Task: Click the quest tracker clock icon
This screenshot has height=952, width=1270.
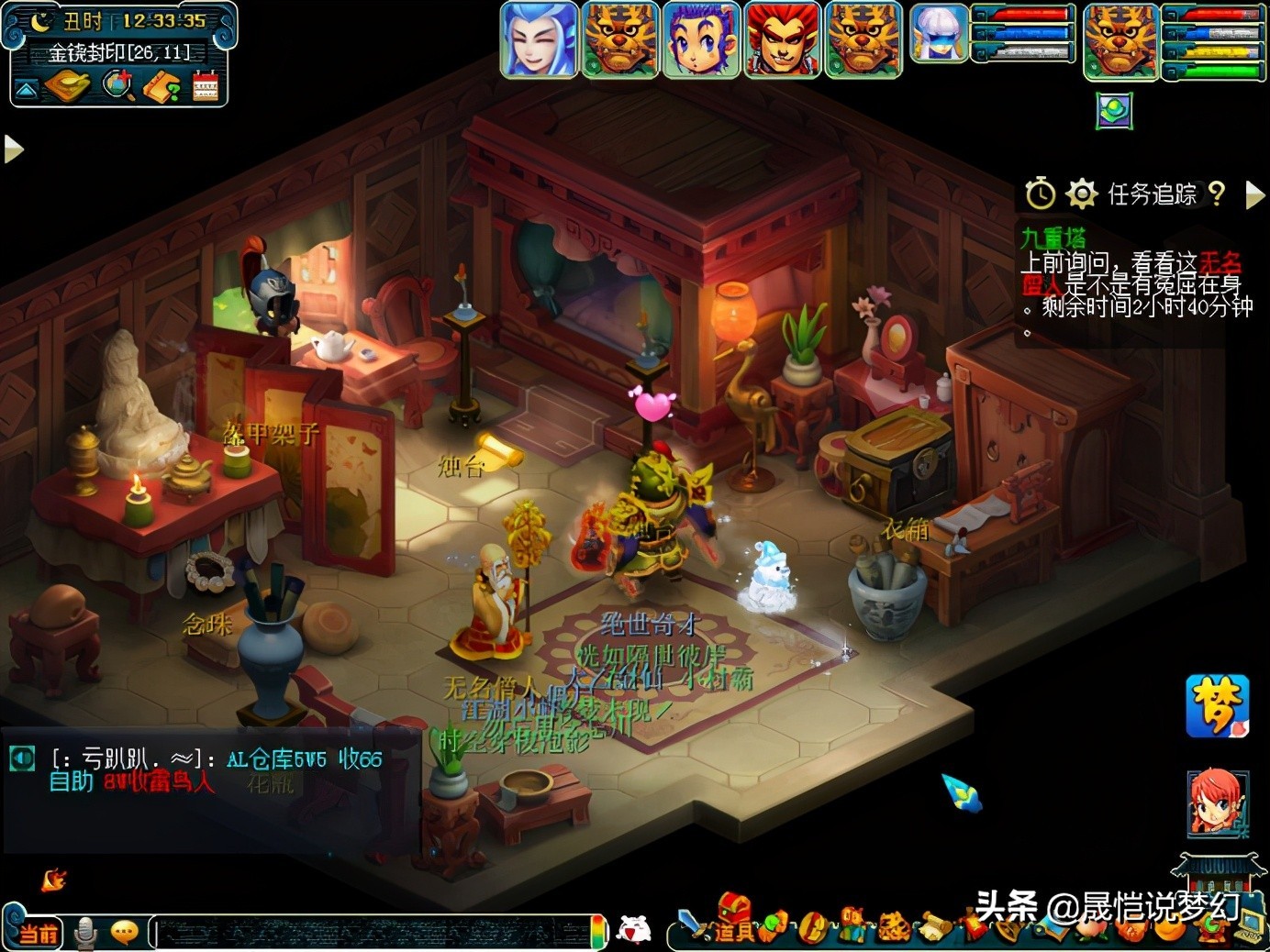Action: (x=1040, y=194)
